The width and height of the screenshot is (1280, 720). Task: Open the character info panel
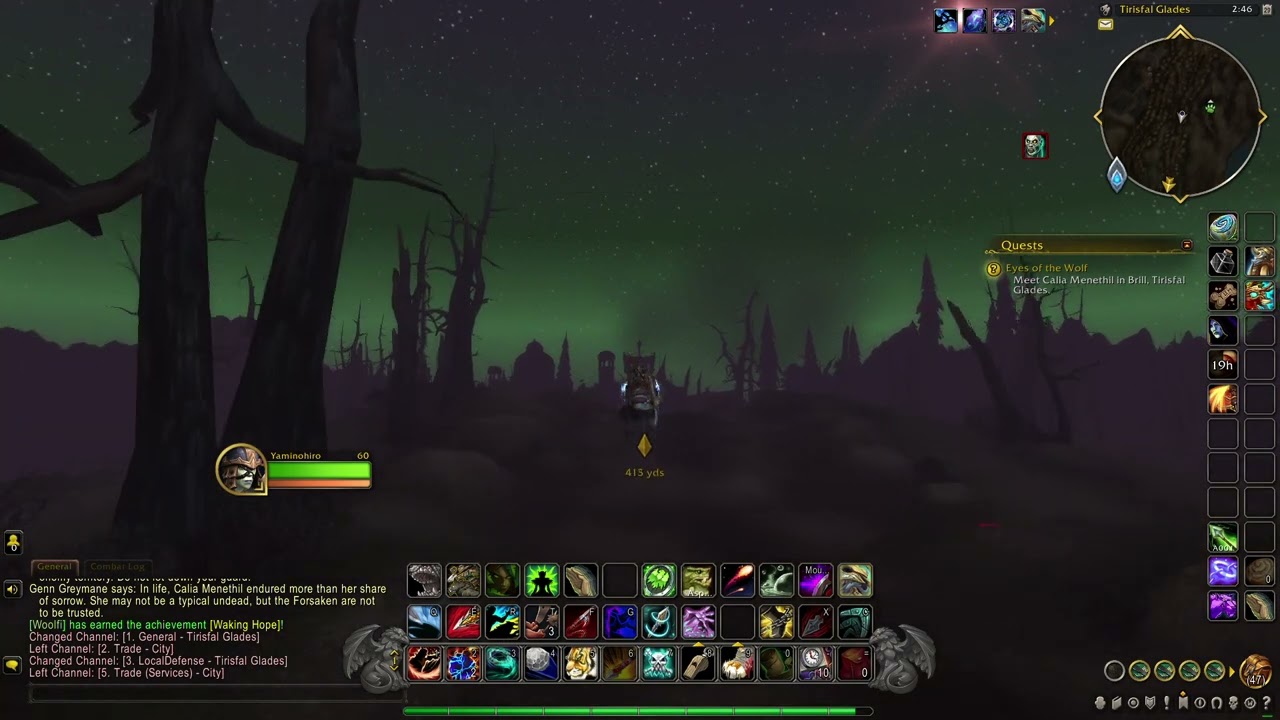pyautogui.click(x=1099, y=703)
